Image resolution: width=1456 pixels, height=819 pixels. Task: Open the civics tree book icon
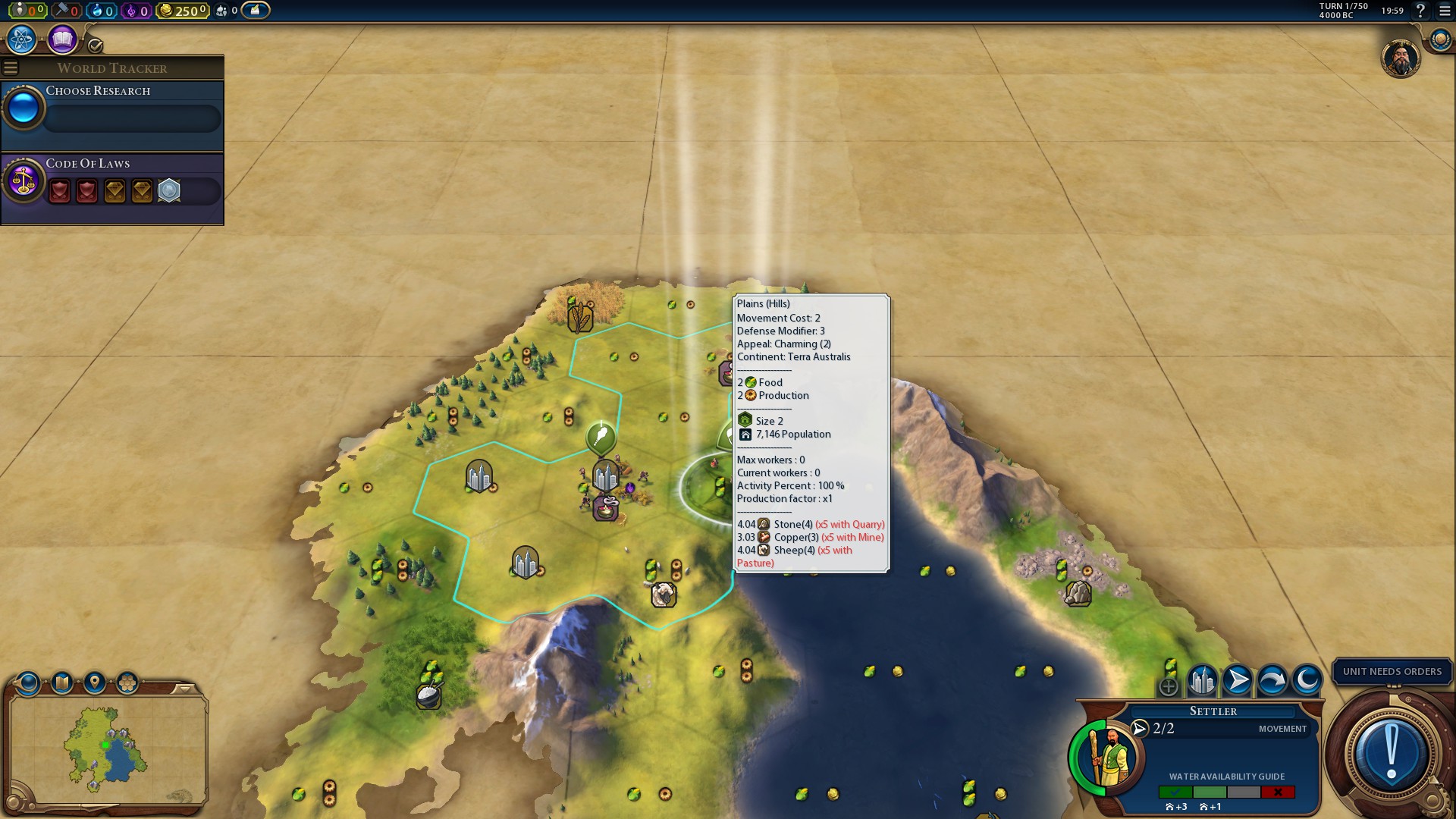coord(62,39)
